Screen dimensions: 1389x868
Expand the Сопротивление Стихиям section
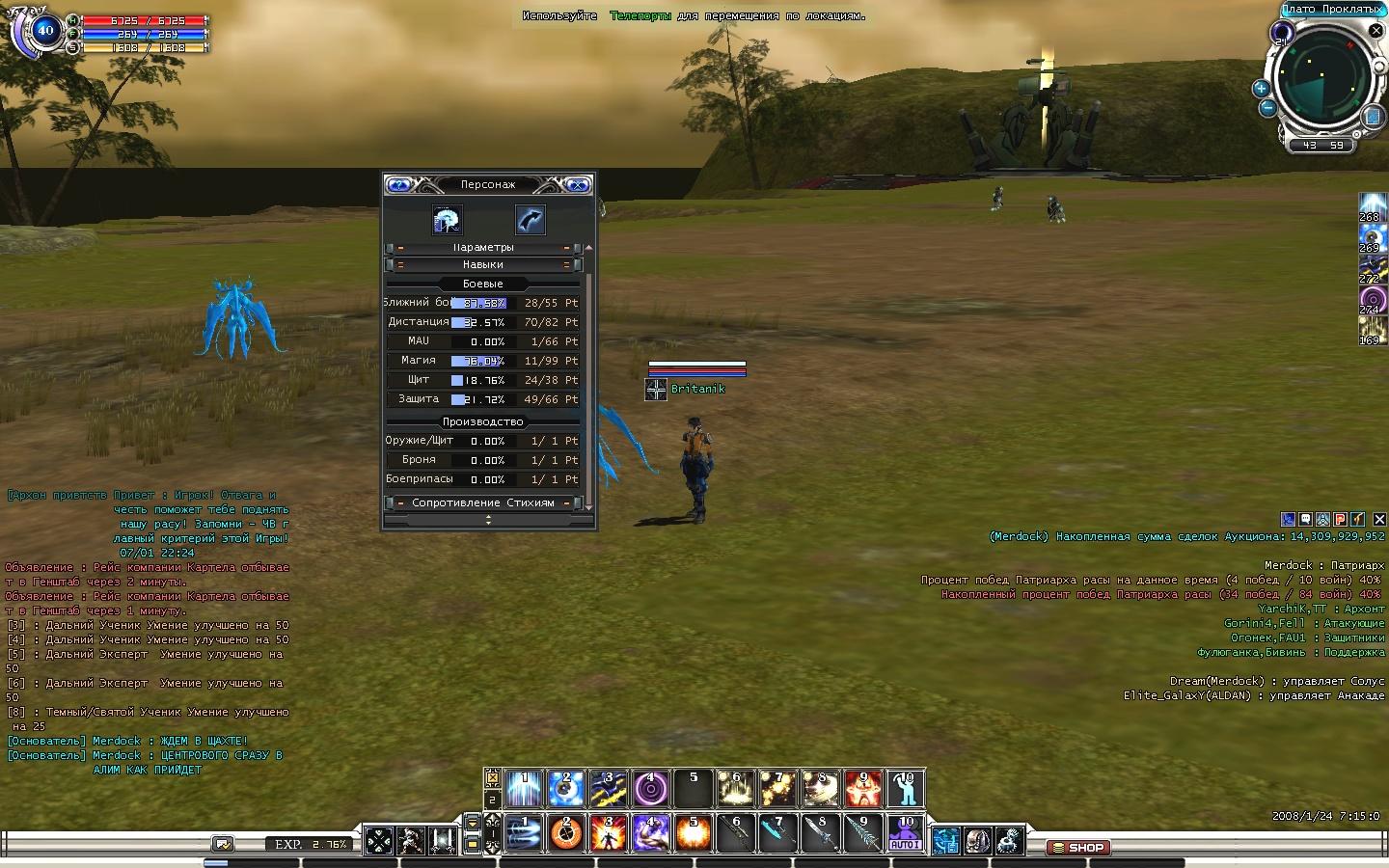[482, 502]
